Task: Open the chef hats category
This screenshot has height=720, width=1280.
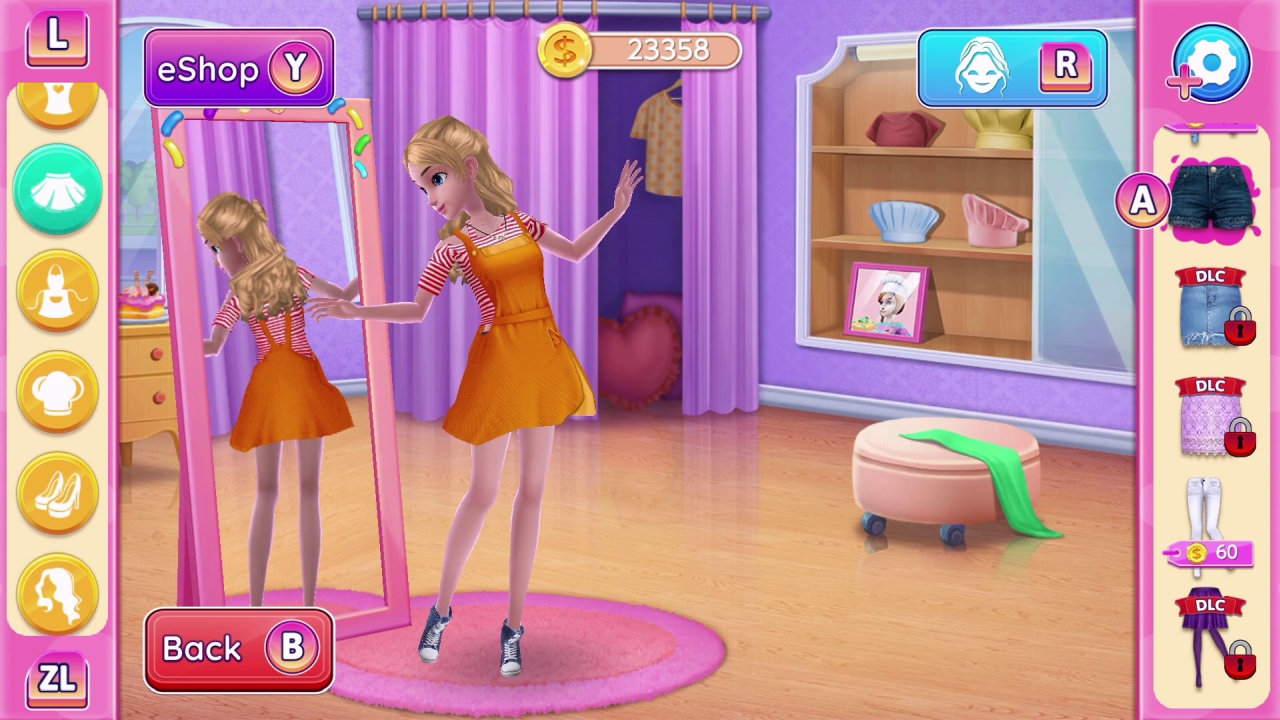Action: (57, 390)
